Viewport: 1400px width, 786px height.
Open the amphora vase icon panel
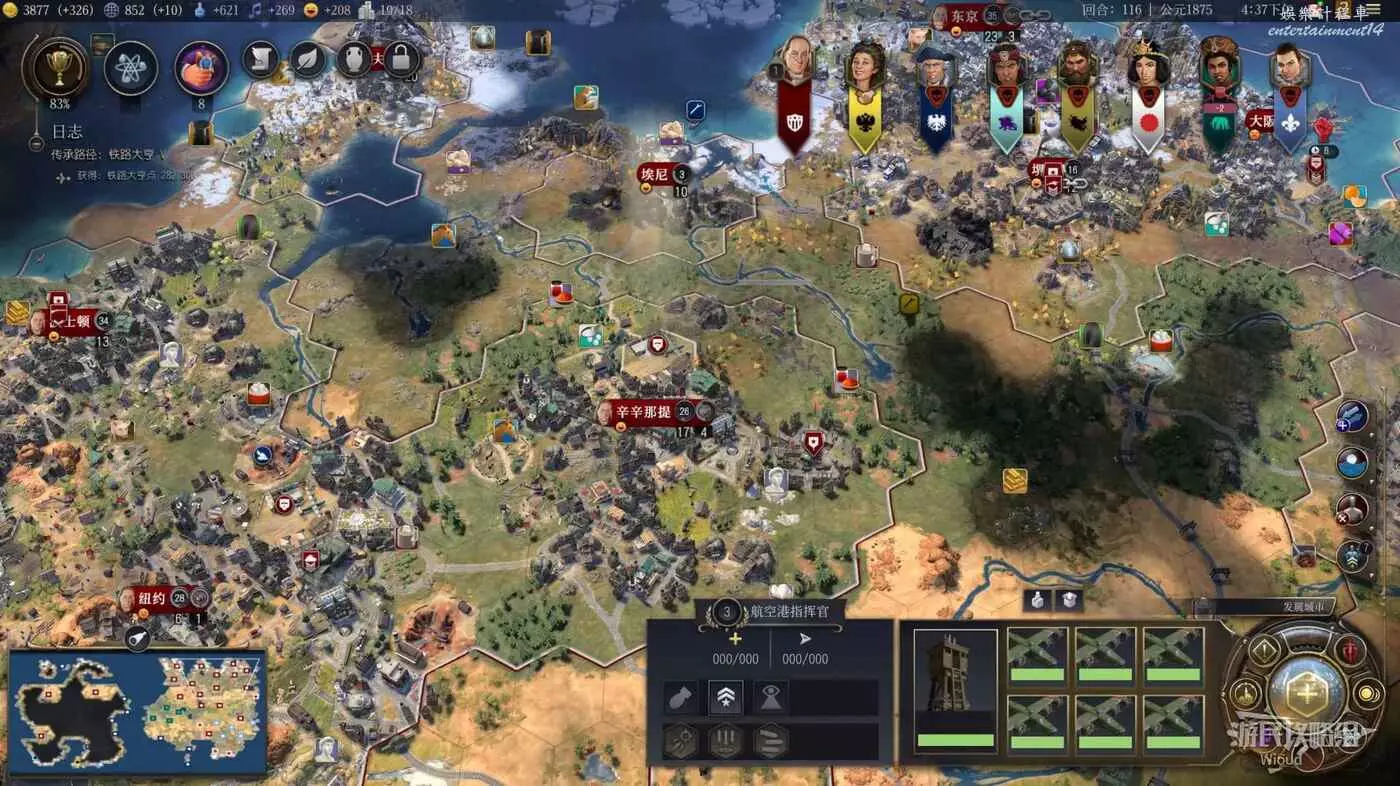tap(353, 59)
